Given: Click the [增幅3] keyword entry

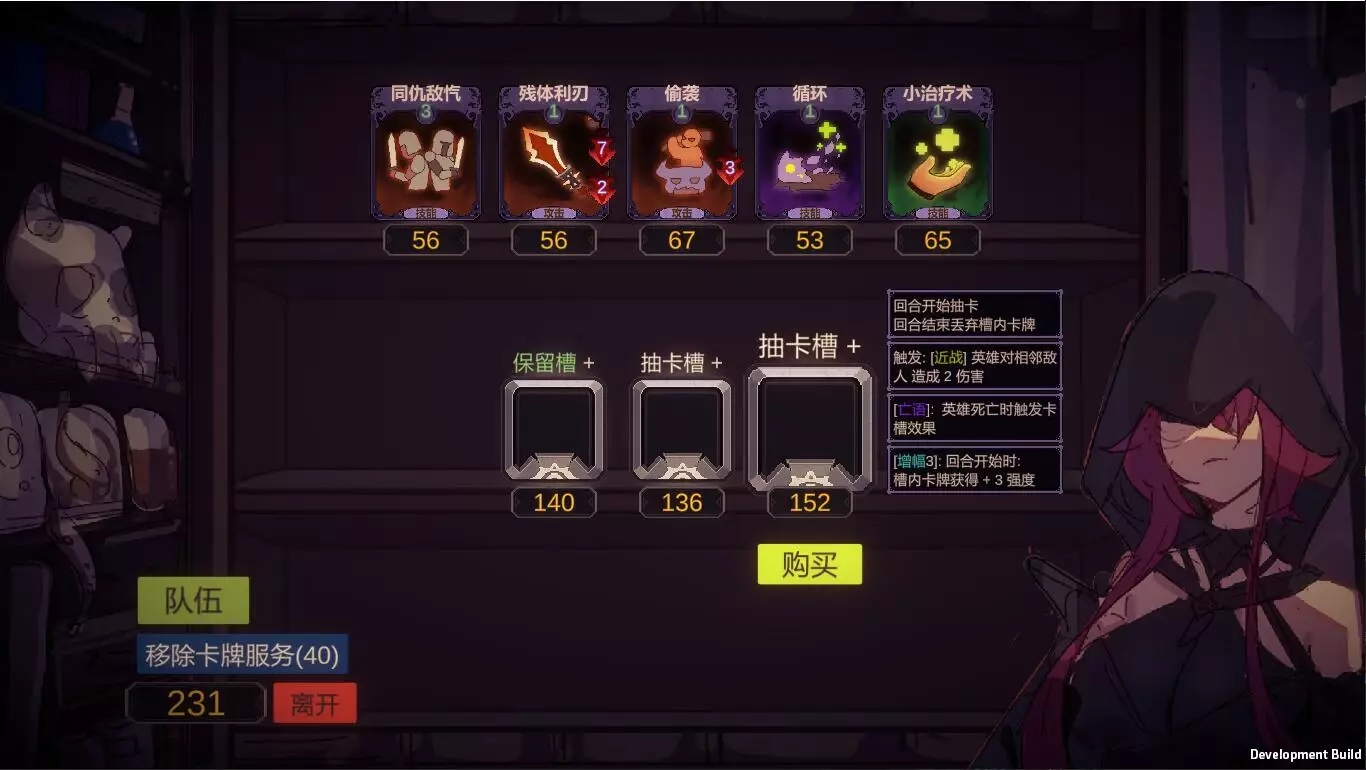Looking at the screenshot, I should point(915,461).
